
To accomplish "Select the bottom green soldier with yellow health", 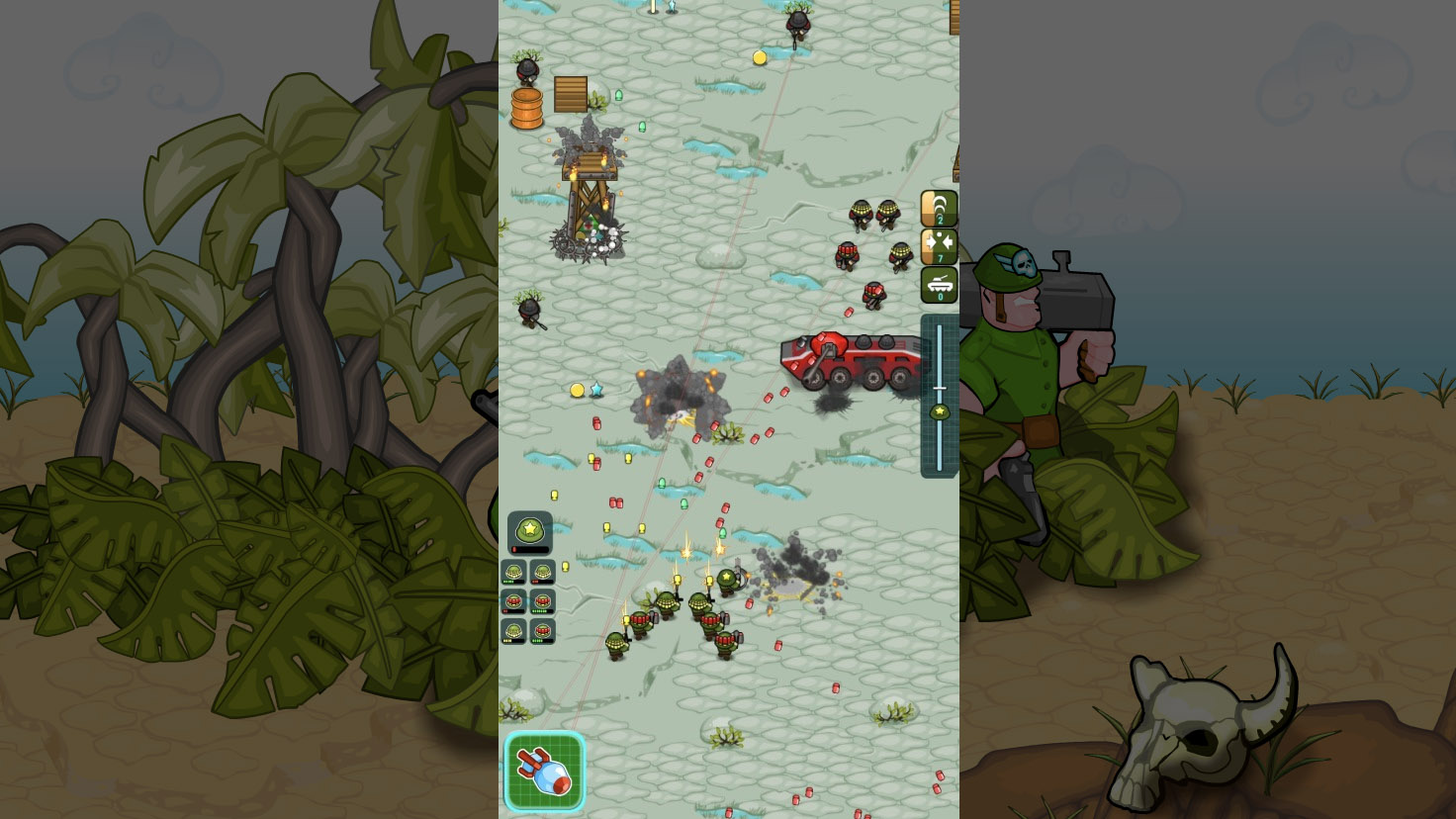I will [514, 630].
